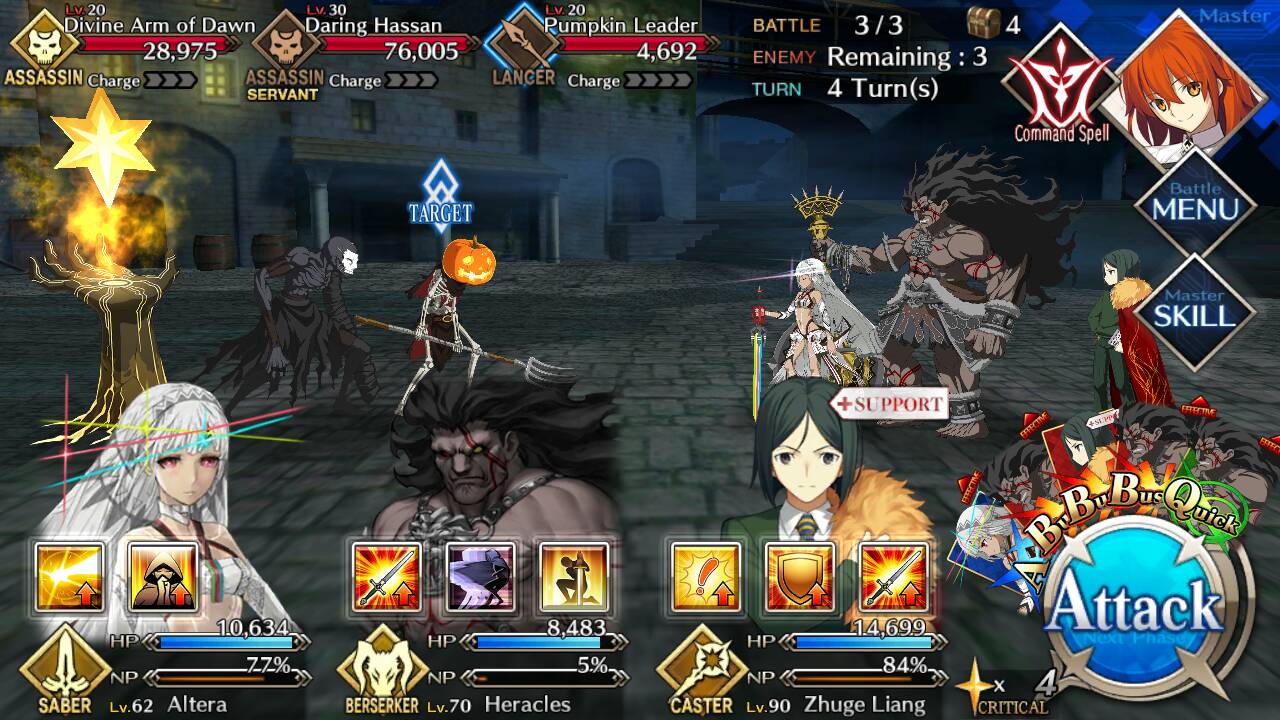Click Heracles' Berserker class icon
Screen dimensions: 1280x720
[383, 665]
